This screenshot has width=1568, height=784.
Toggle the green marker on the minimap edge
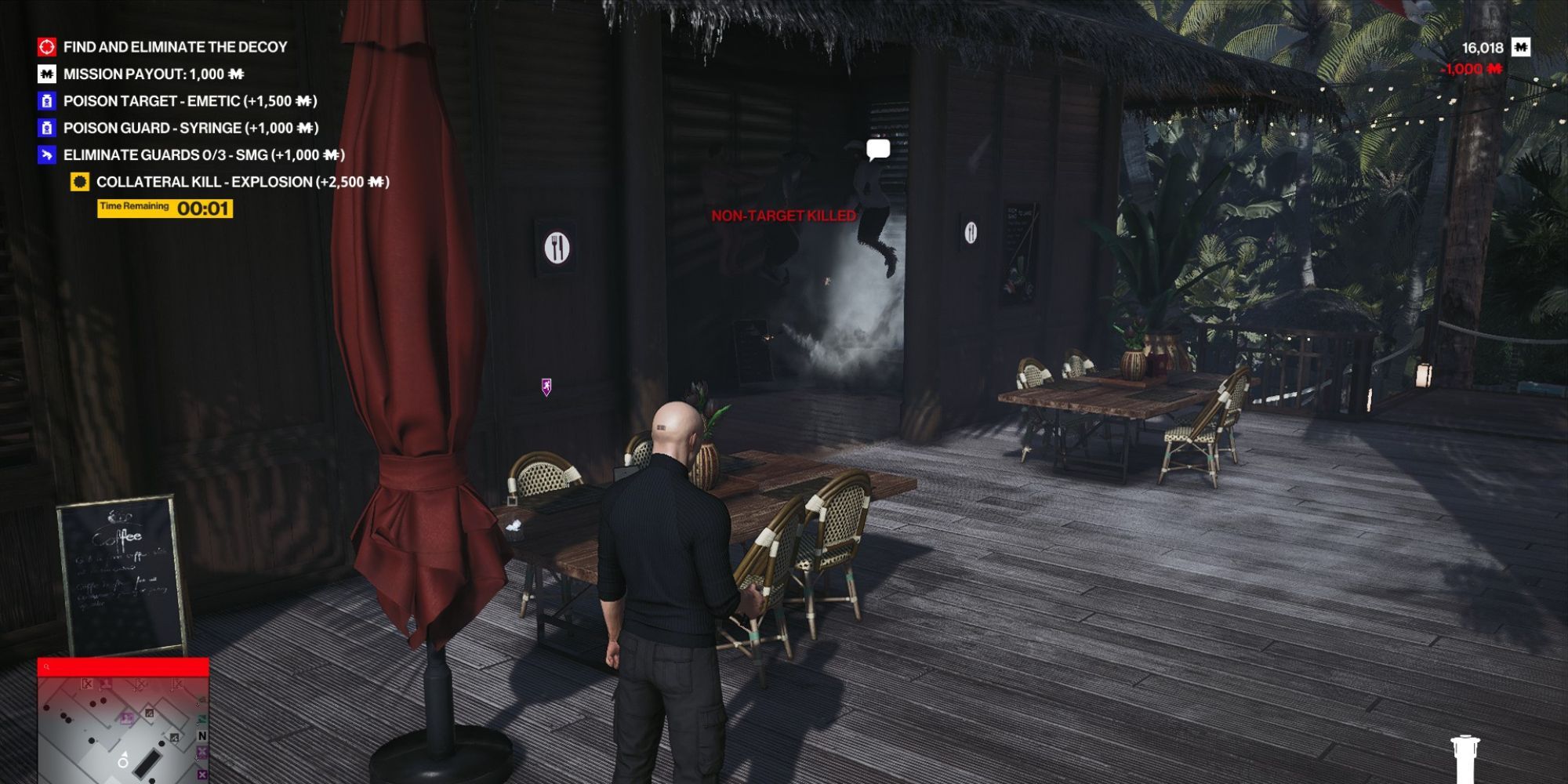coord(202,719)
